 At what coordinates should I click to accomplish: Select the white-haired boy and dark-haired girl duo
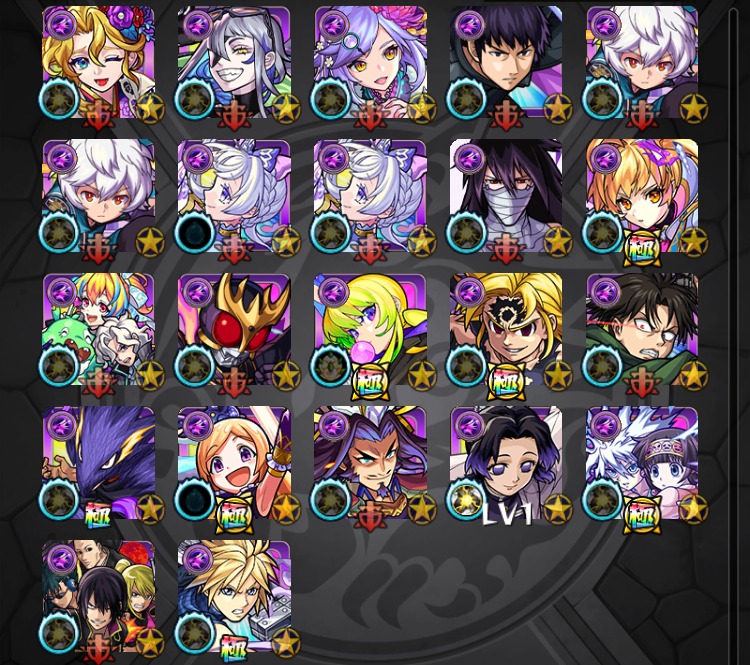[x=642, y=464]
